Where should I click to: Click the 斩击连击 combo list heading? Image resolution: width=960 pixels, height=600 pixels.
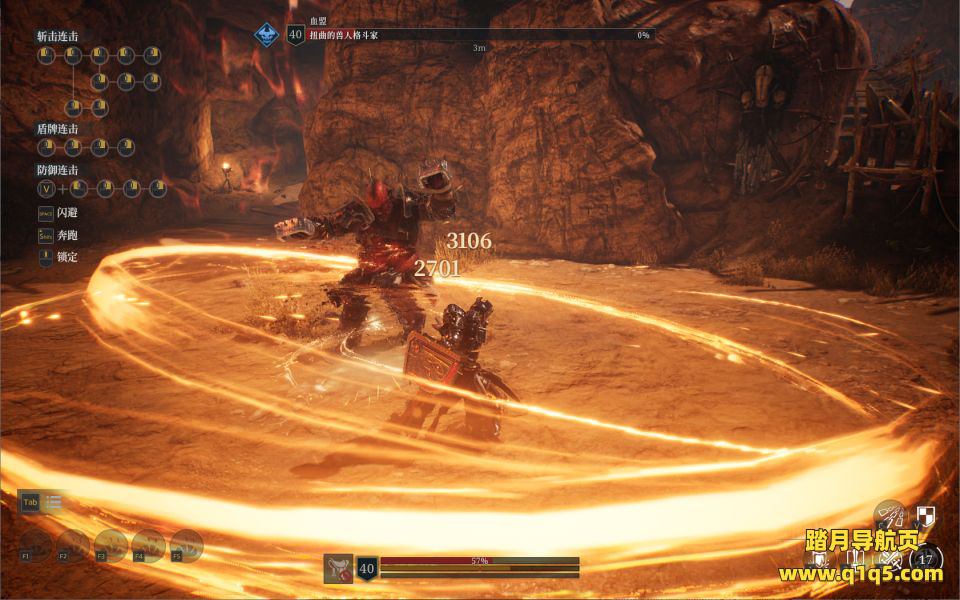(57, 36)
